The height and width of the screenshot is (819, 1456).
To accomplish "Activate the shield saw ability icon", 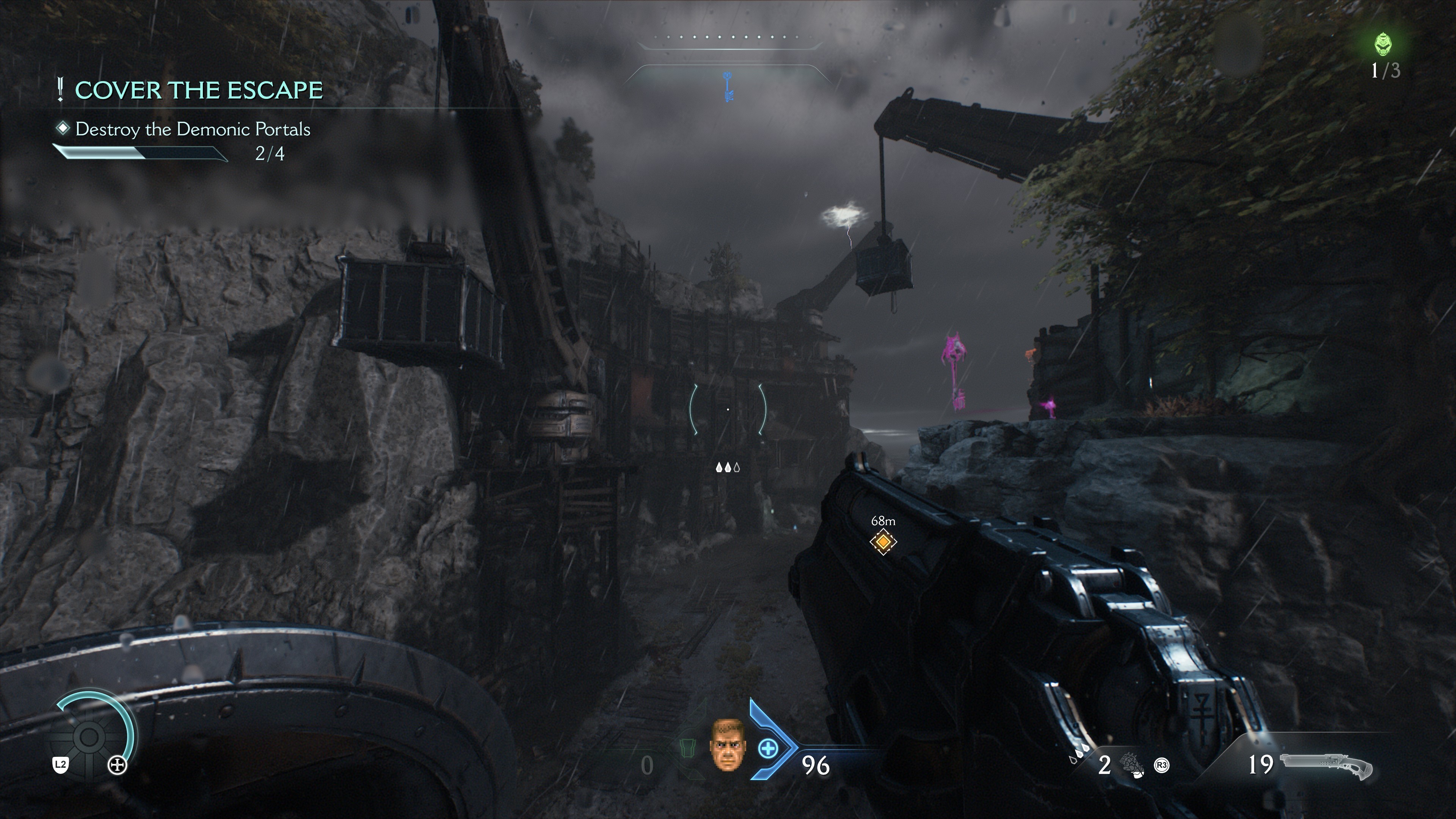I will [89, 737].
